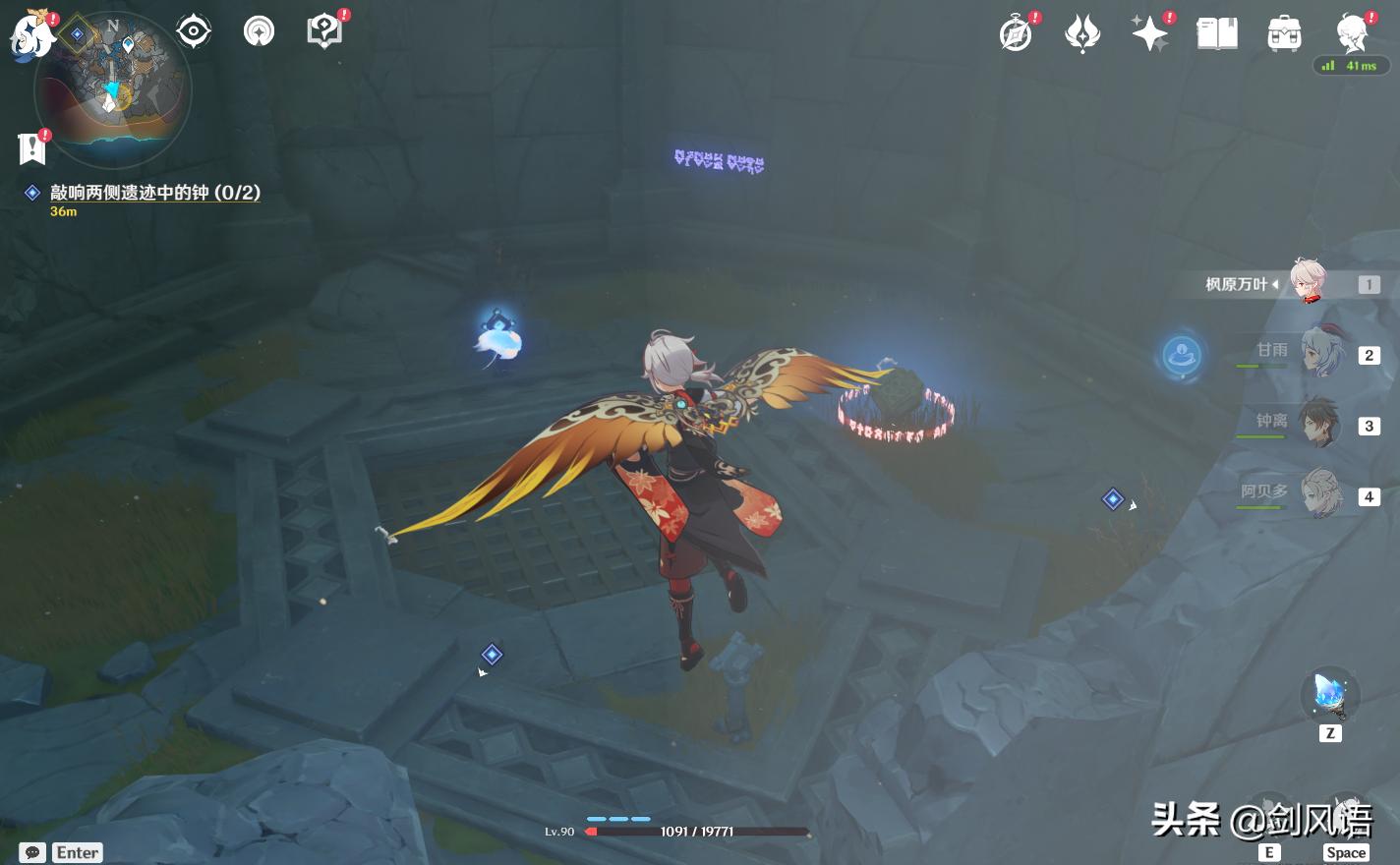1400x865 pixels.
Task: Open the inventory backpack icon
Action: (x=1284, y=34)
